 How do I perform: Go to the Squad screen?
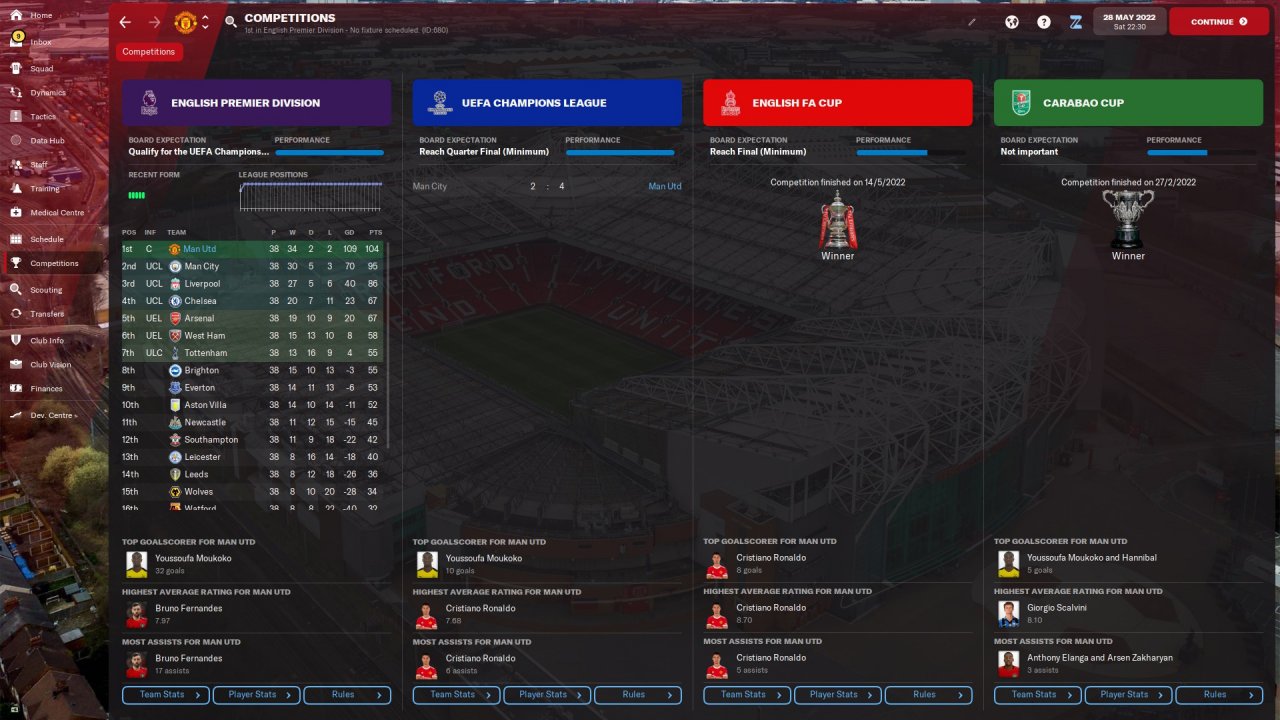pos(41,69)
